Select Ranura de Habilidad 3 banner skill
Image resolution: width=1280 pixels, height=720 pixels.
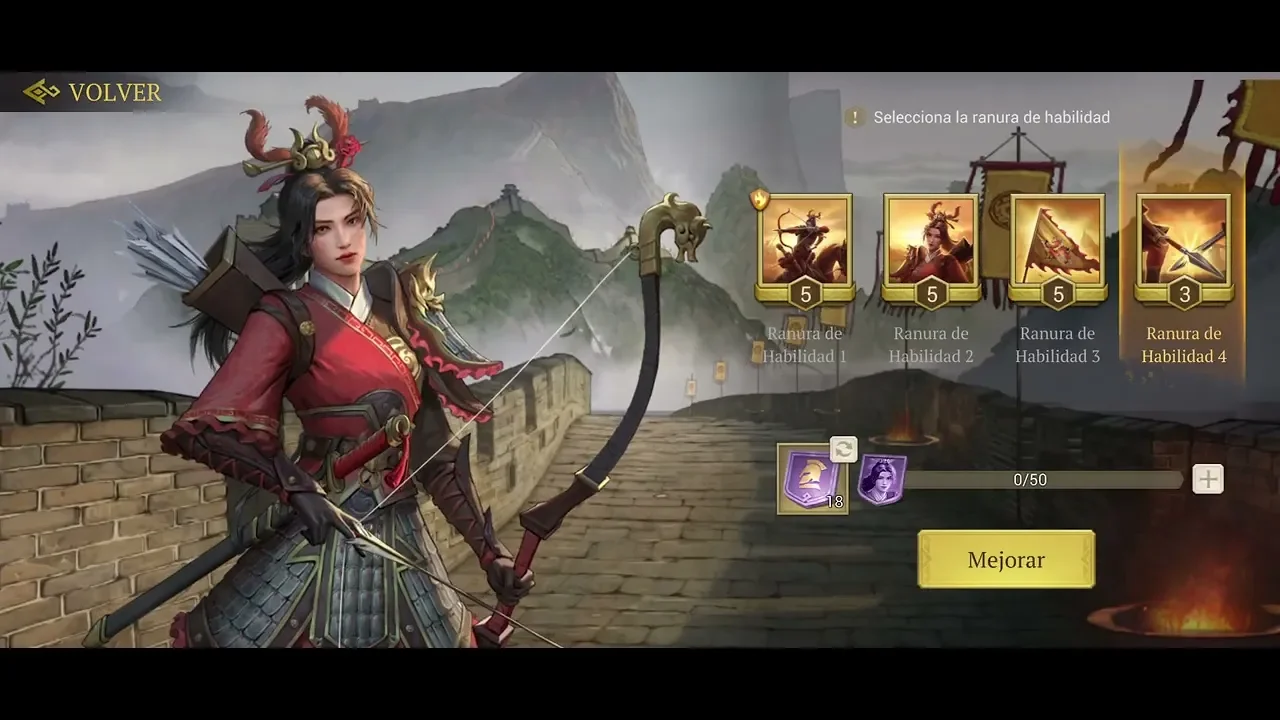1058,242
